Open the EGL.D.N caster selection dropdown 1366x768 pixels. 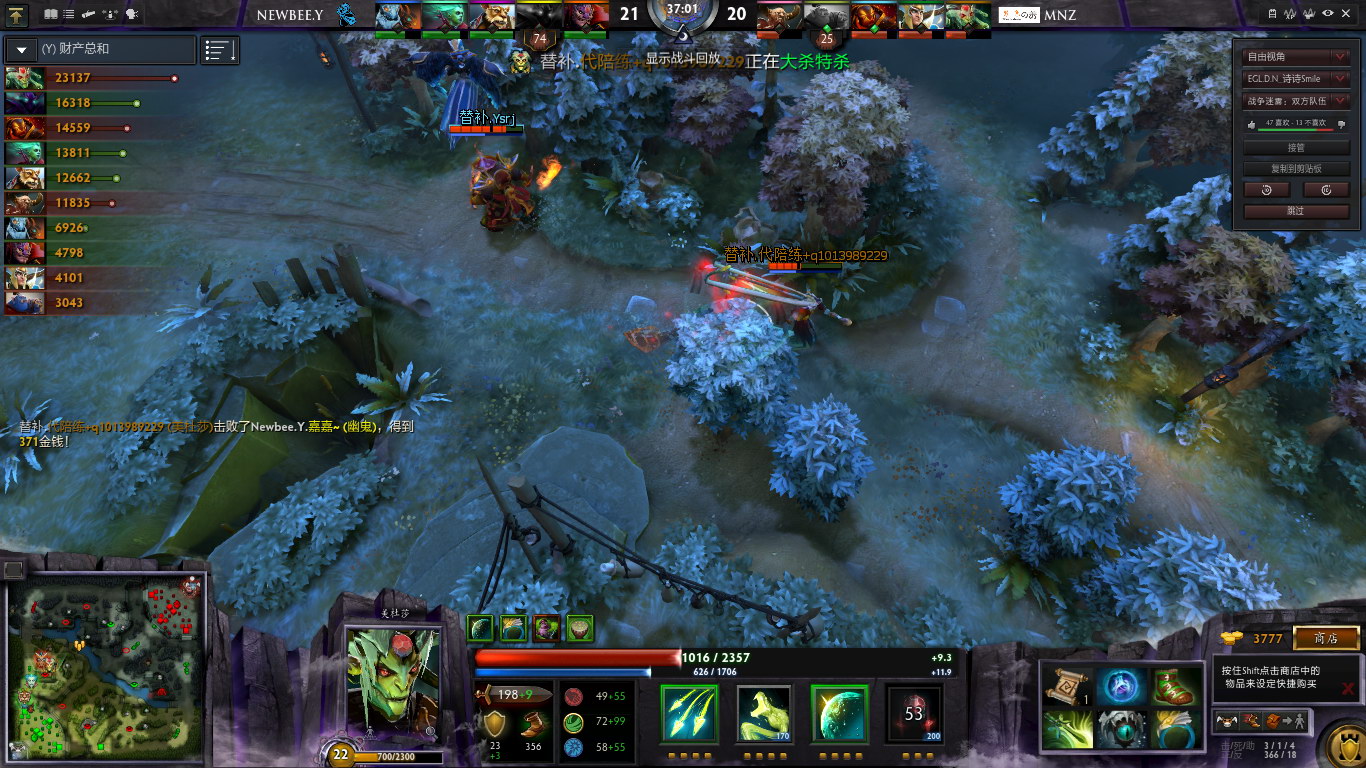tap(1297, 79)
